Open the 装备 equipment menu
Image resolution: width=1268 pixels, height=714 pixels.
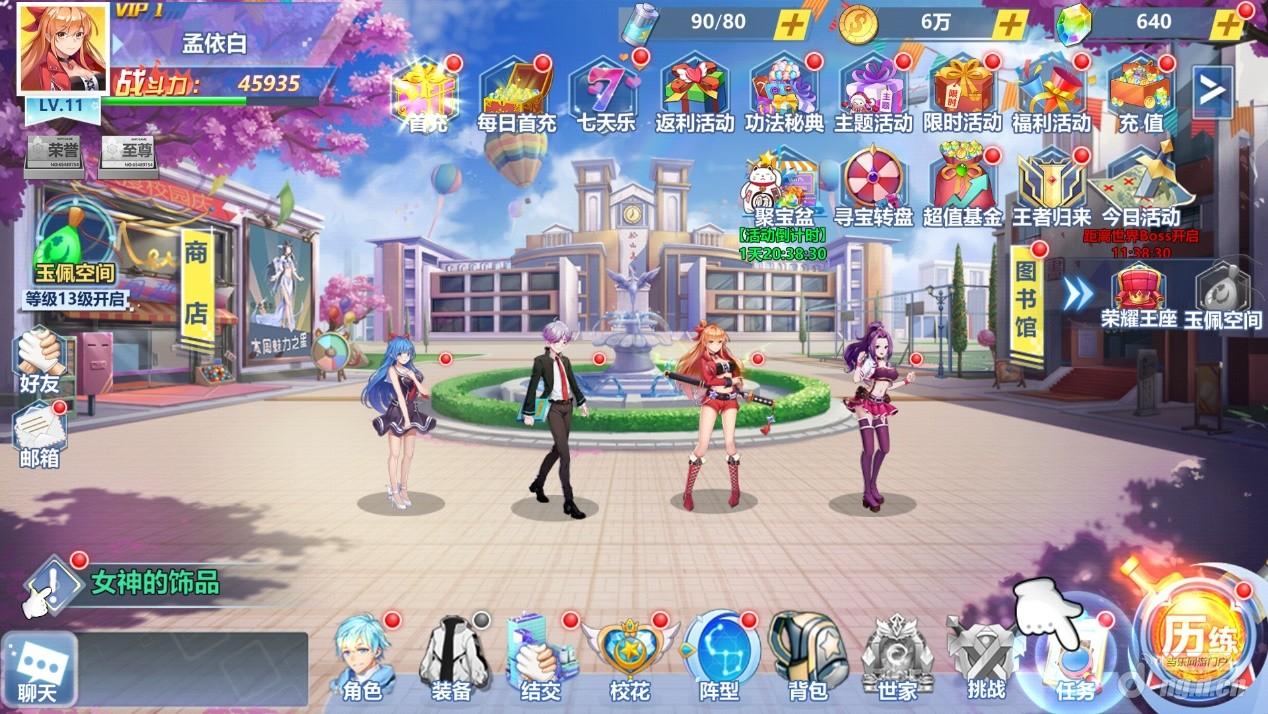click(450, 656)
